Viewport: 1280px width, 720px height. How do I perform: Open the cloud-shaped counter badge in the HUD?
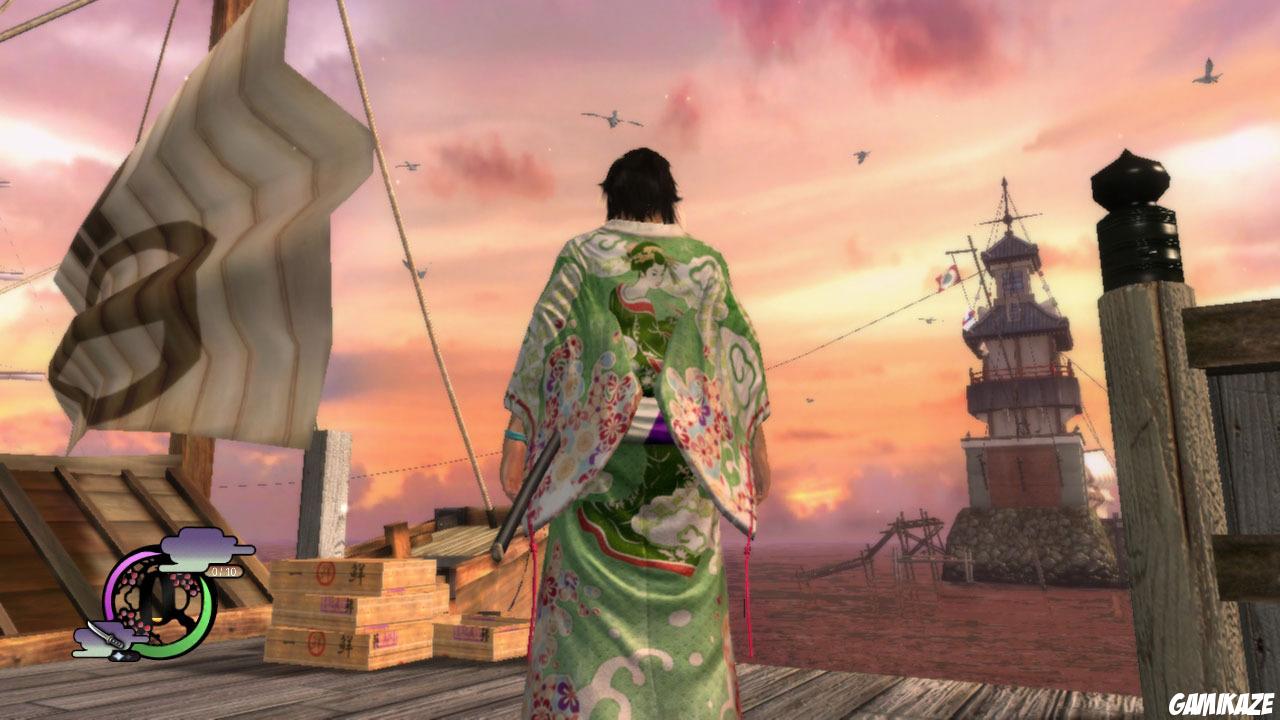[198, 548]
